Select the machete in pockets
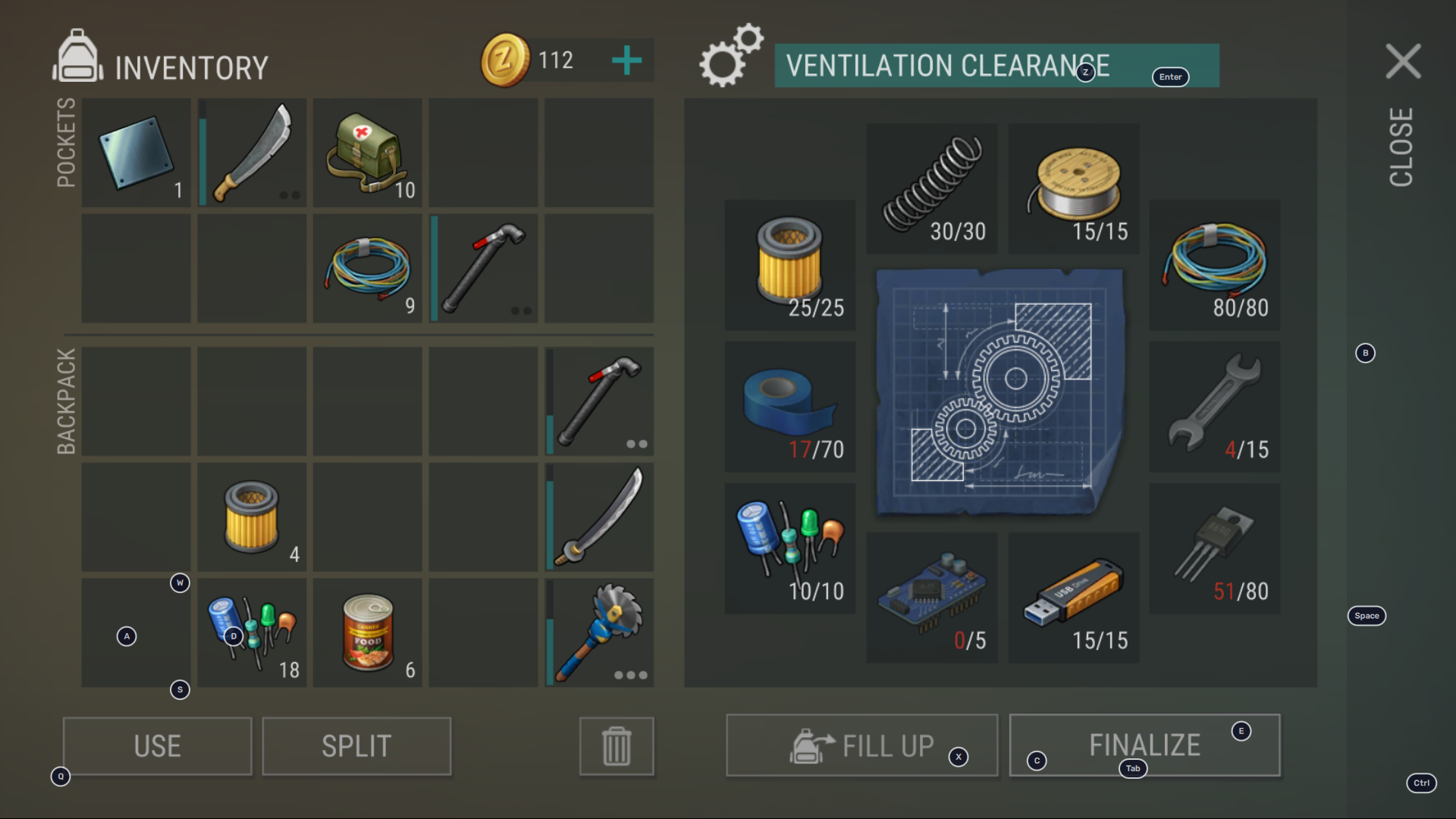The width and height of the screenshot is (1456, 819). [253, 152]
